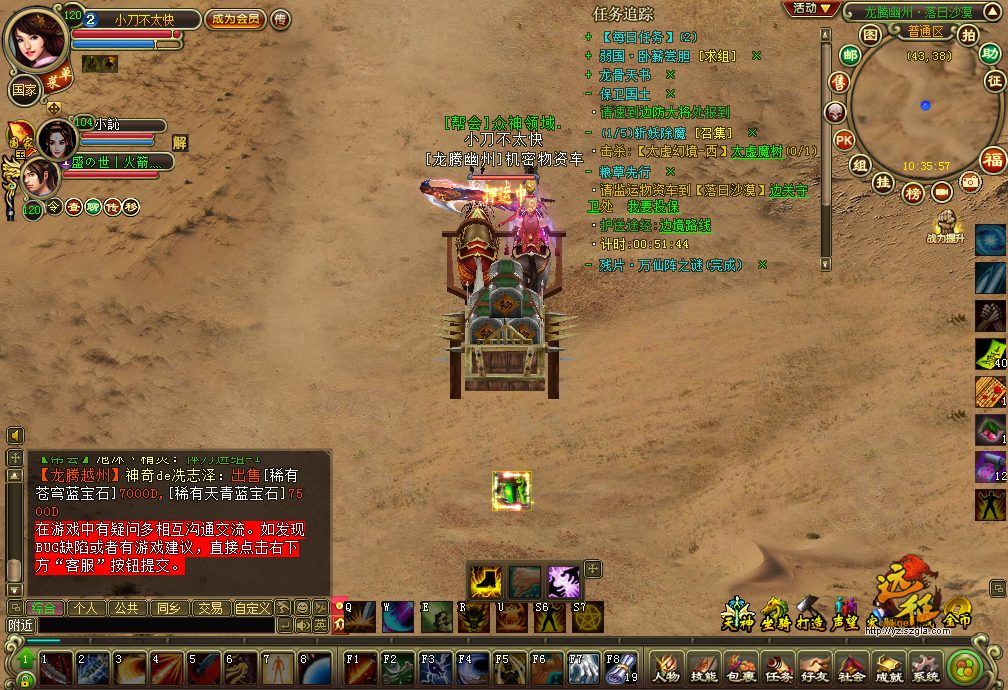Open the 包裹 inventory bag

click(741, 666)
